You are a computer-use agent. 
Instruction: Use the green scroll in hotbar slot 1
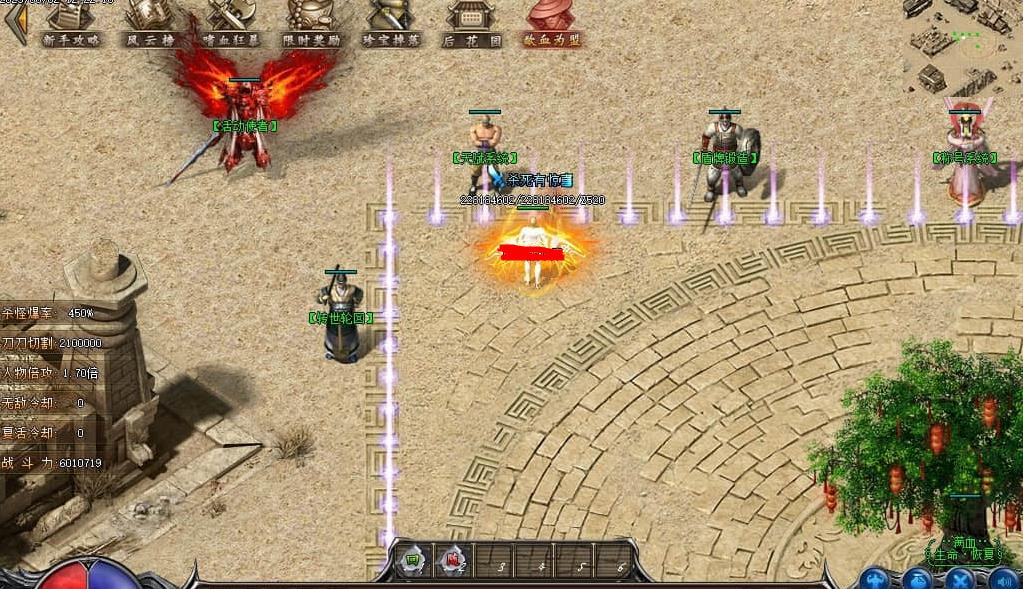pyautogui.click(x=411, y=562)
